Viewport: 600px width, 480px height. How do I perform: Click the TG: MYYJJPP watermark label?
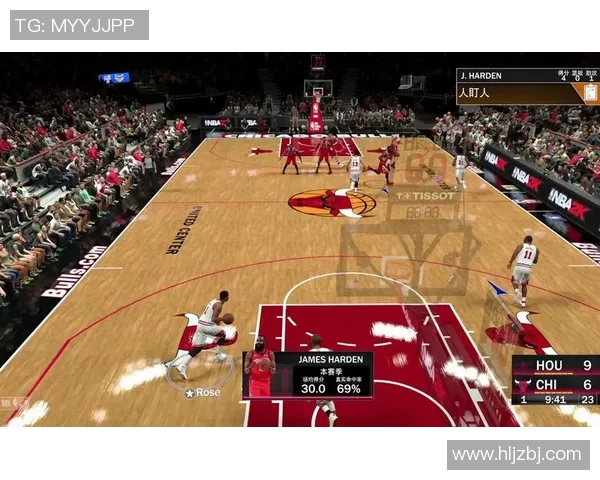coord(79,25)
